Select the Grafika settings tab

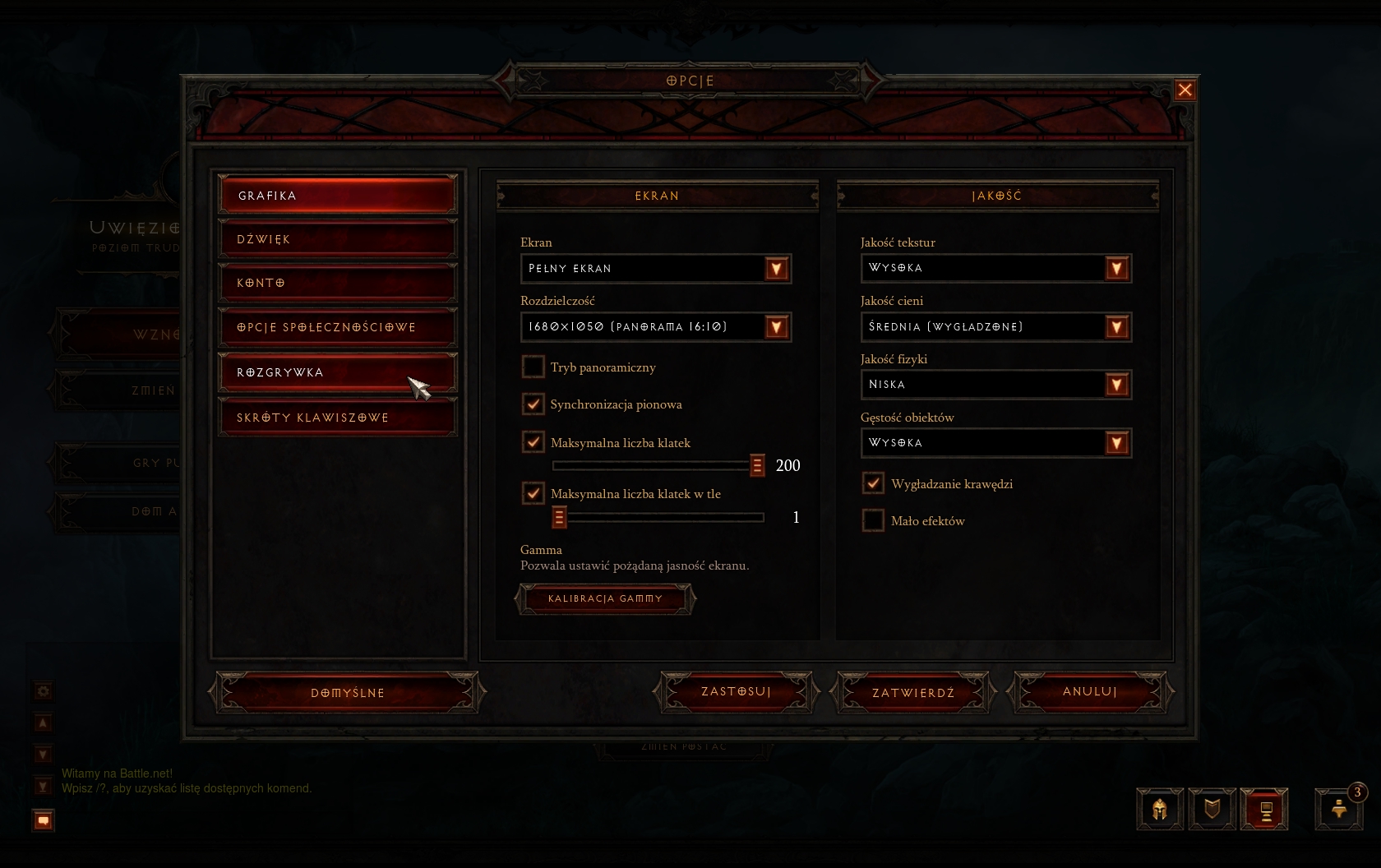[x=337, y=196]
